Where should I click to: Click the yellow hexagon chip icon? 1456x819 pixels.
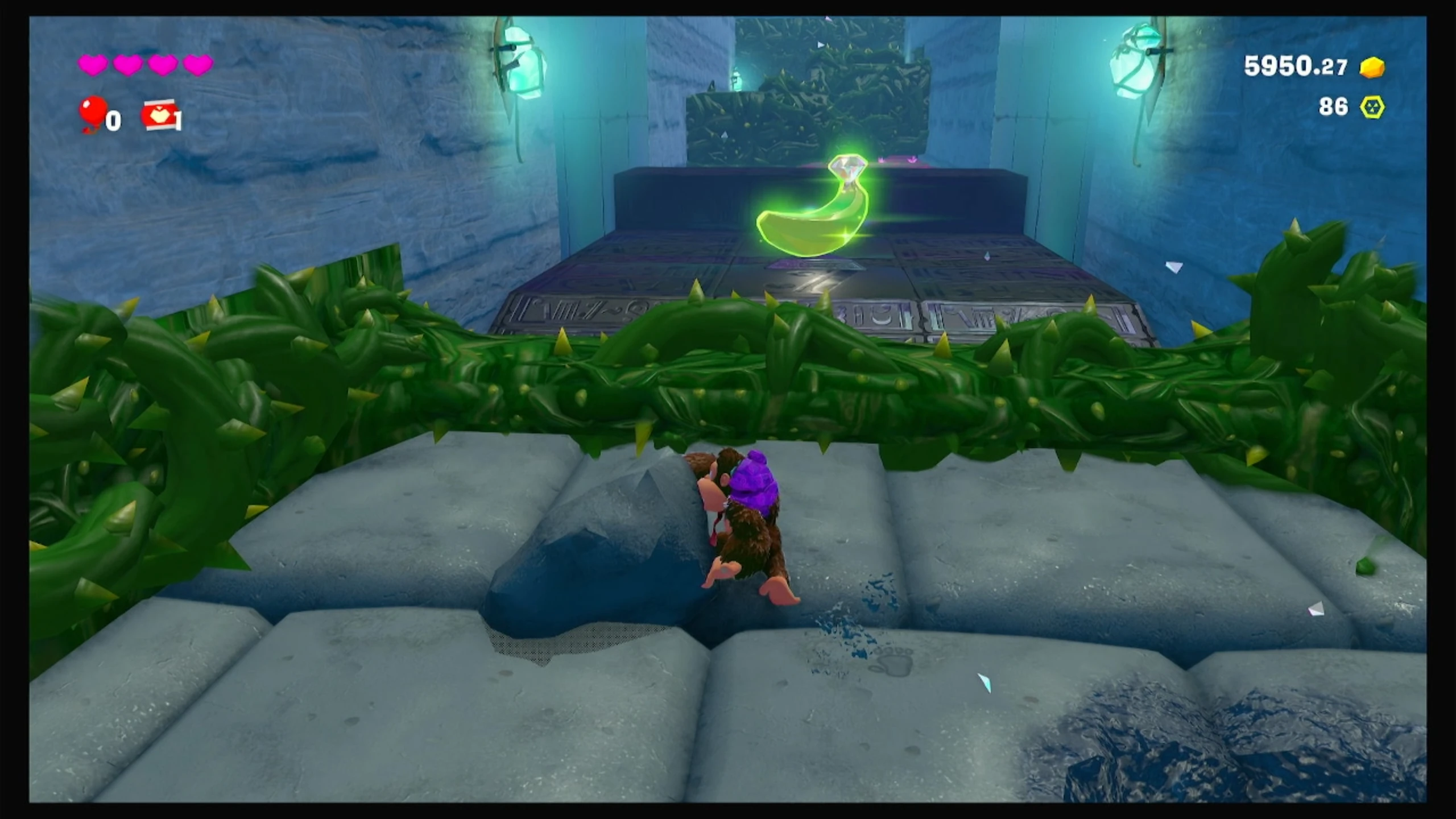[x=1372, y=107]
